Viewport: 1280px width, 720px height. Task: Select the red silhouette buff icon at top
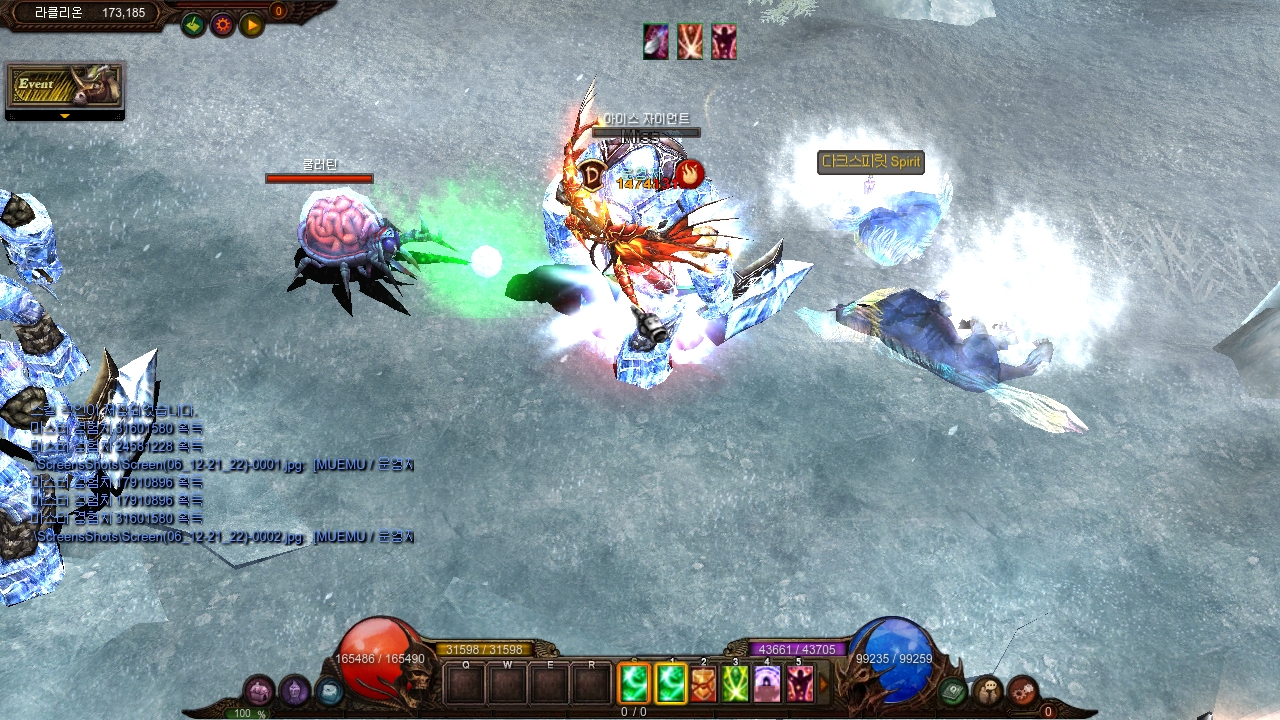tap(723, 42)
